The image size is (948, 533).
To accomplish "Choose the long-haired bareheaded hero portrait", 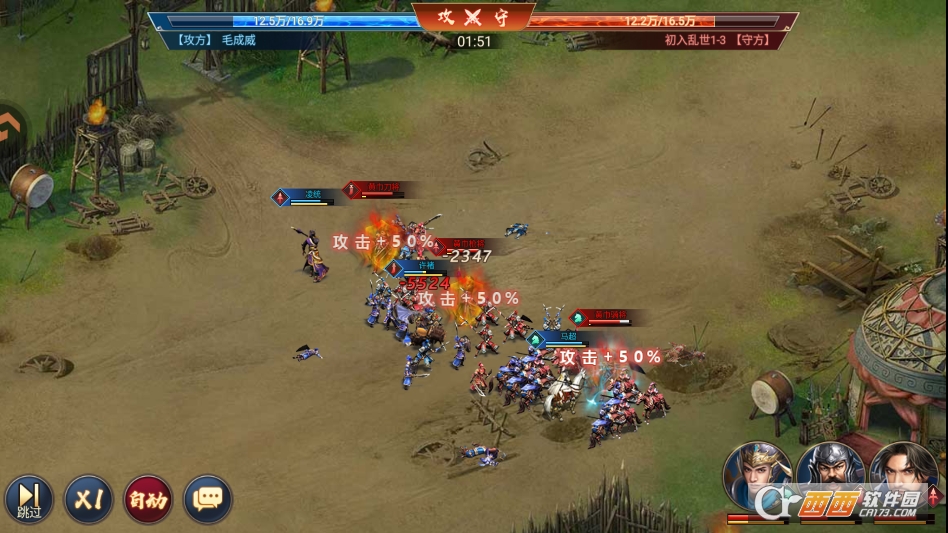I will tap(903, 477).
